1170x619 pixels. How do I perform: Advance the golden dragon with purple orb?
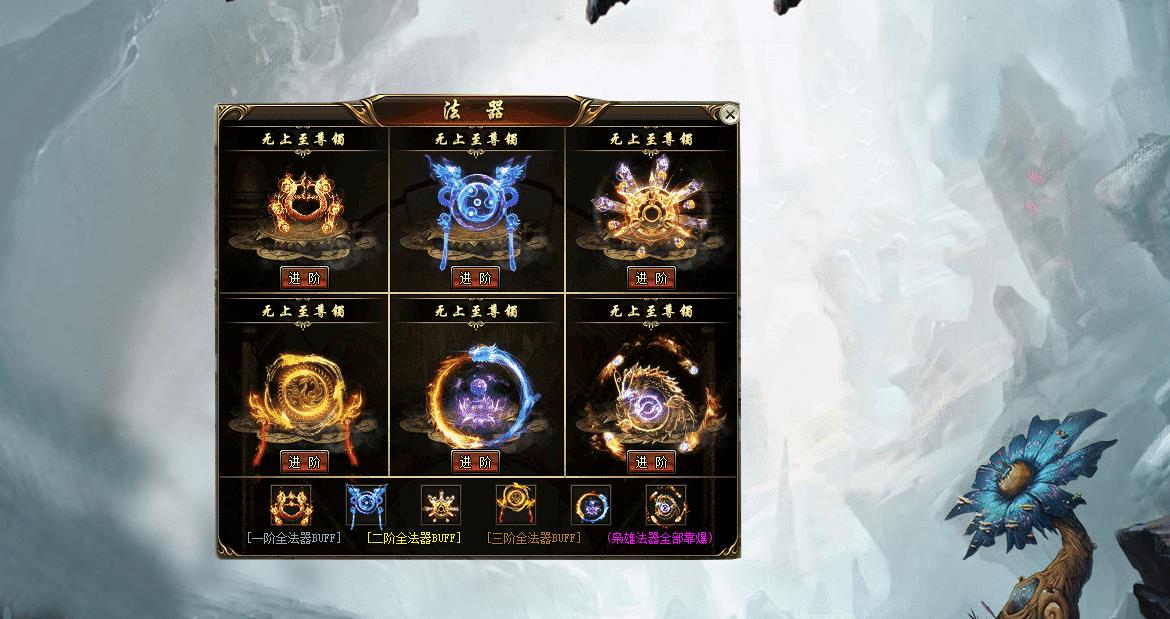[x=651, y=462]
